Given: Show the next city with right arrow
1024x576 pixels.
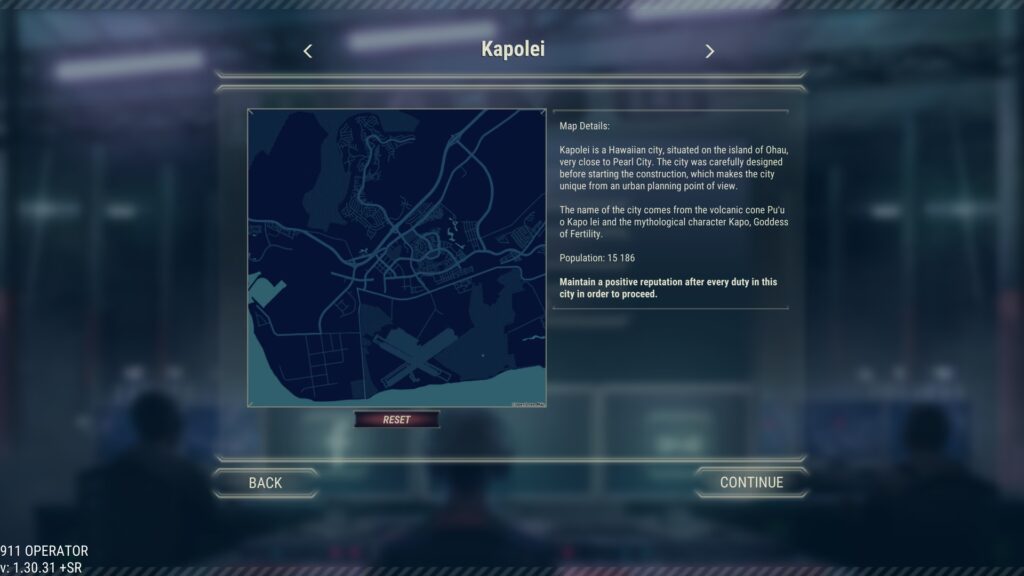Looking at the screenshot, I should 709,51.
